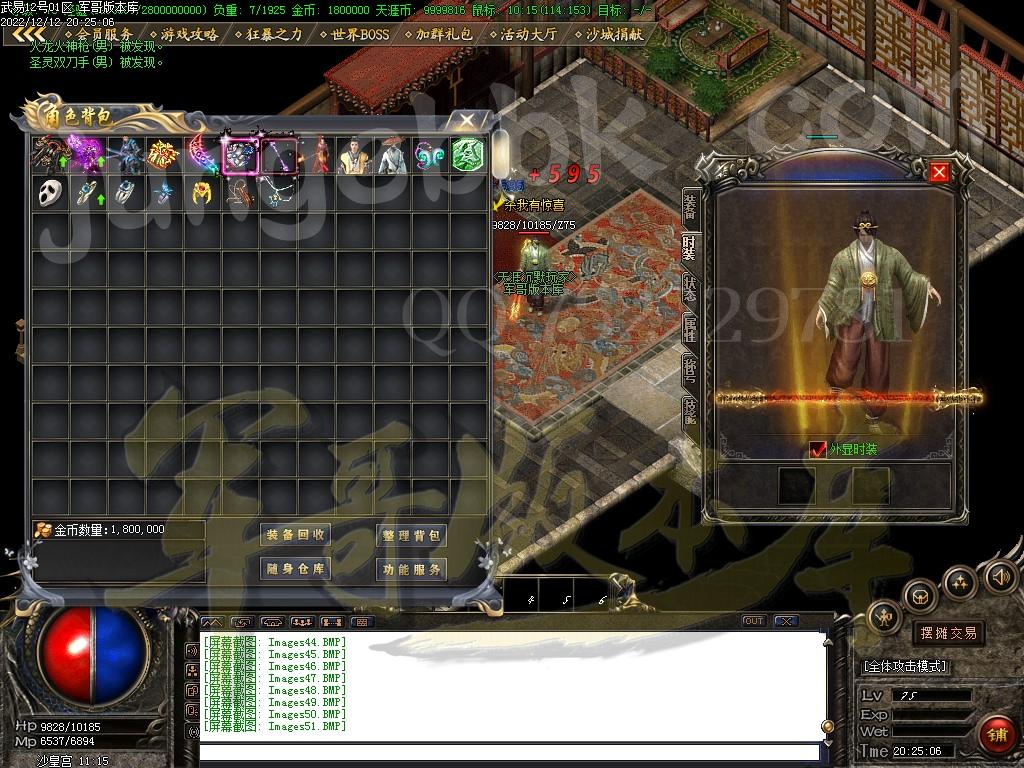Click the chat text input box

[x=510, y=753]
